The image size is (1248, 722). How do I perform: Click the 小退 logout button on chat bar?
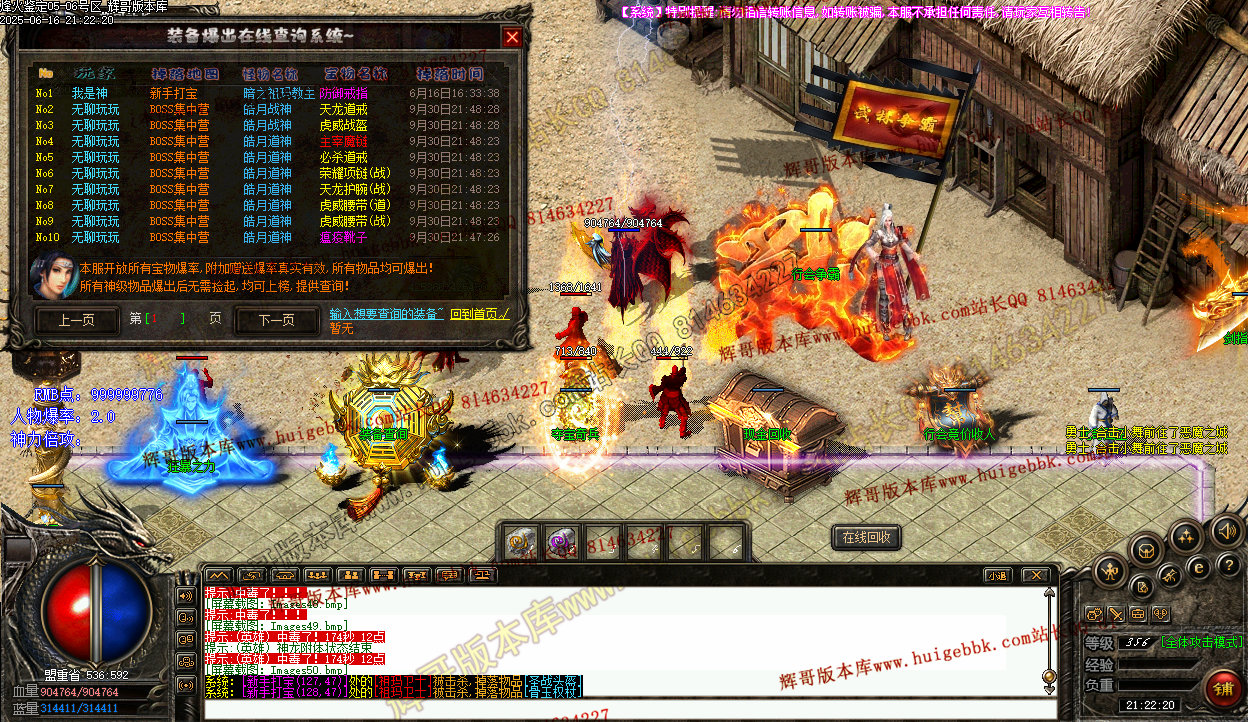coord(997,575)
